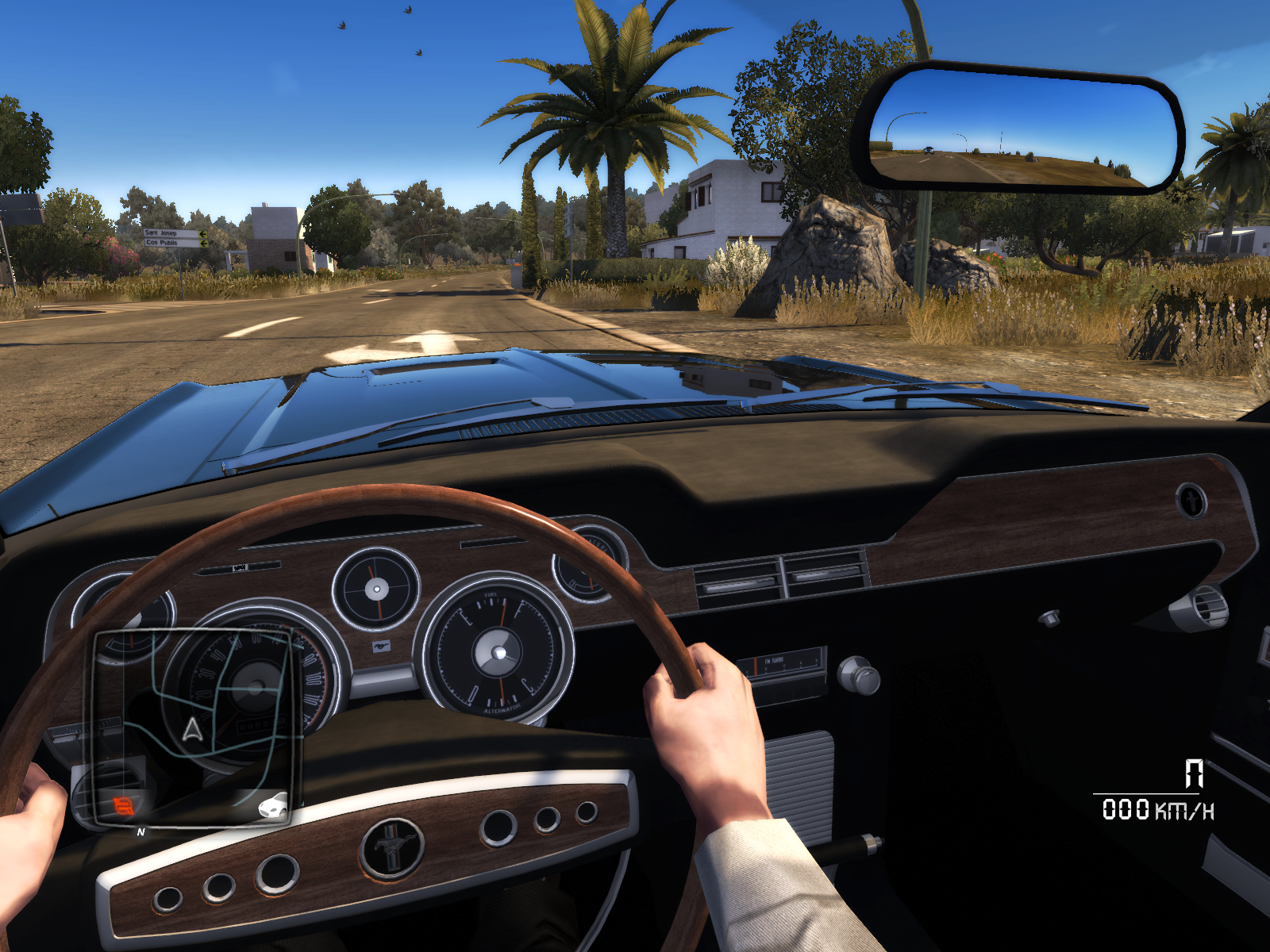Screen dimensions: 1270x952
Task: Click the orange marker icon on the minimap
Action: (x=123, y=807)
